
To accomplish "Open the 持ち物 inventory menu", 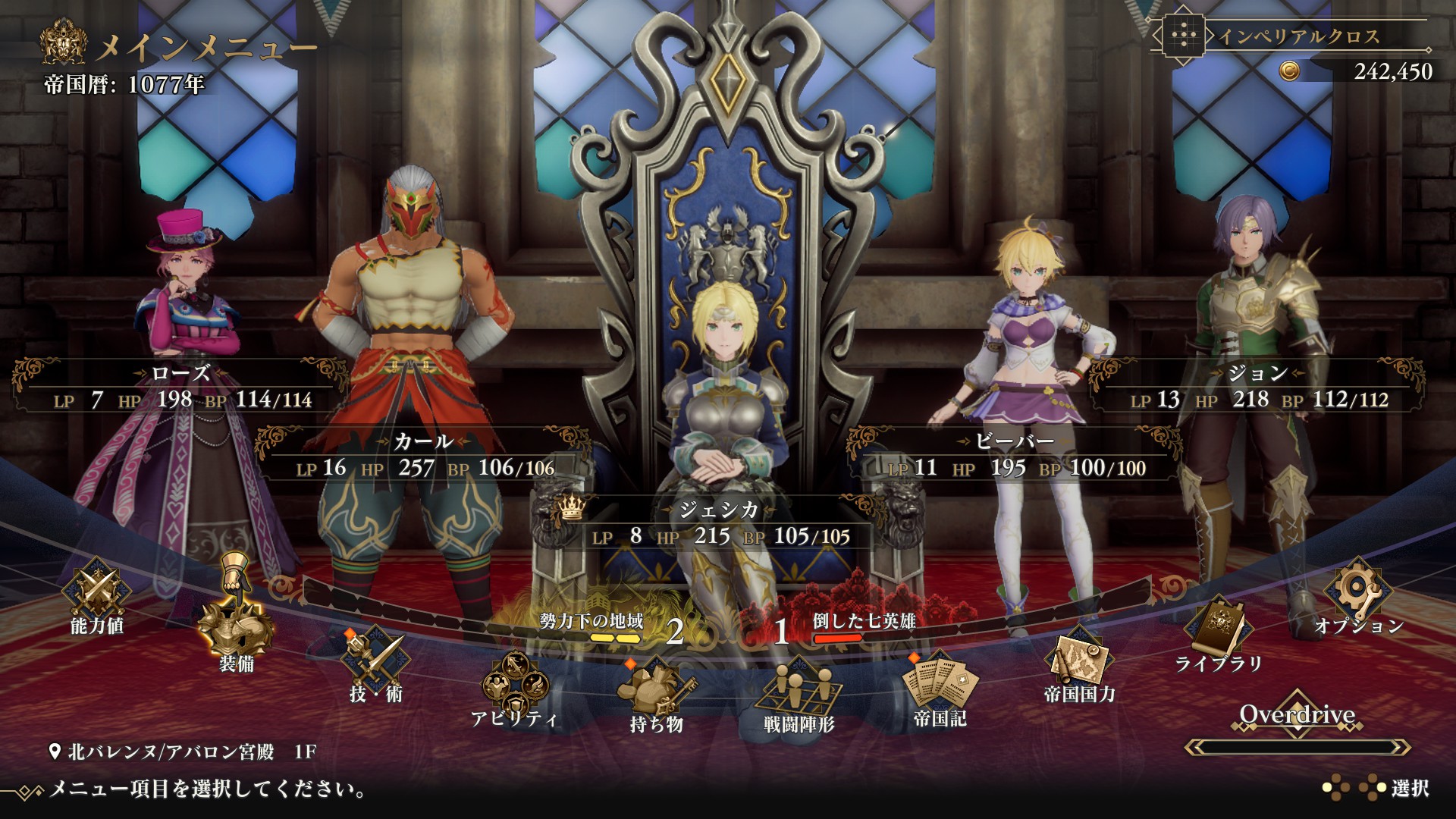I will 656,696.
